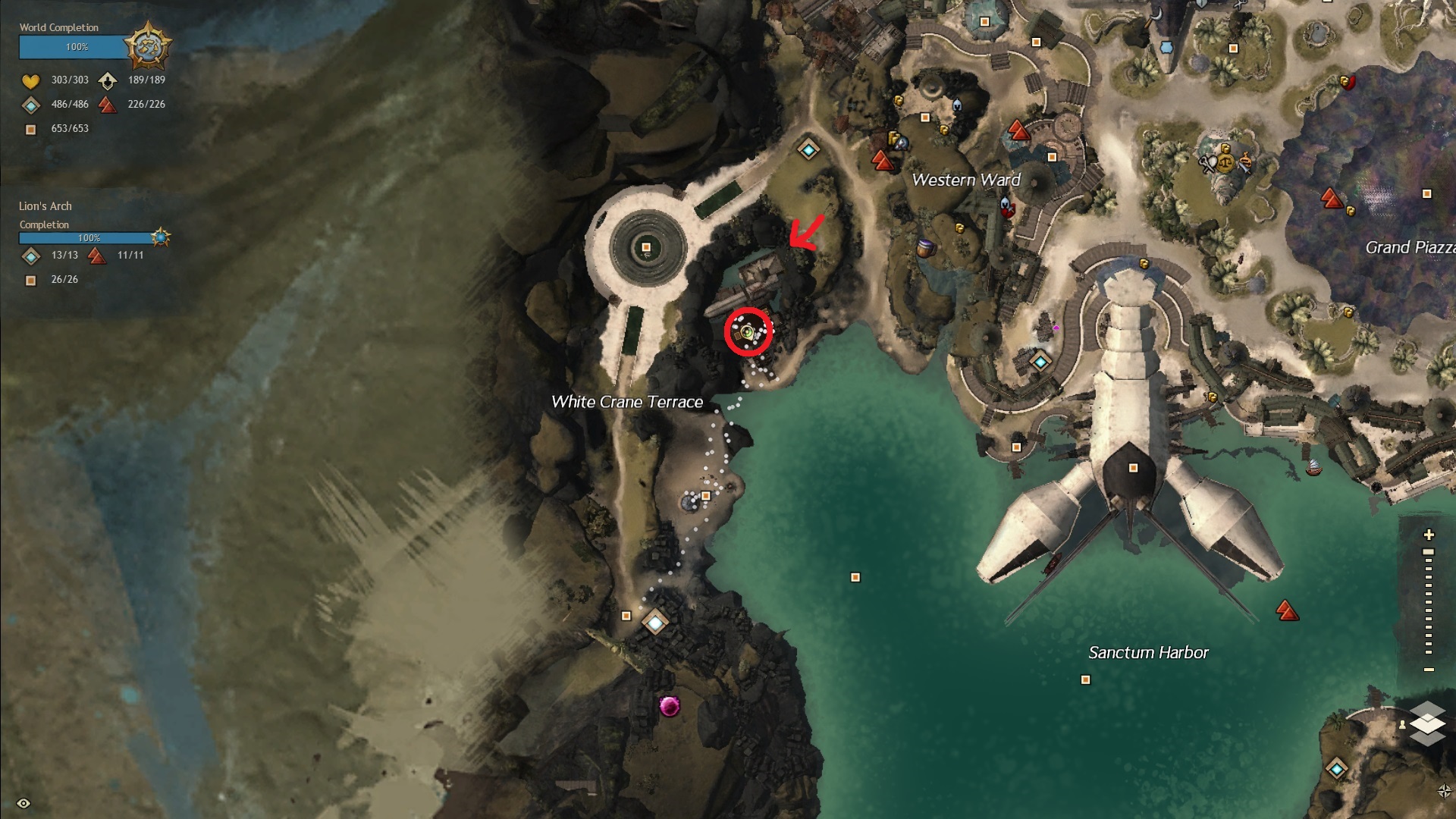Click the map zoom level slider

click(x=1429, y=601)
